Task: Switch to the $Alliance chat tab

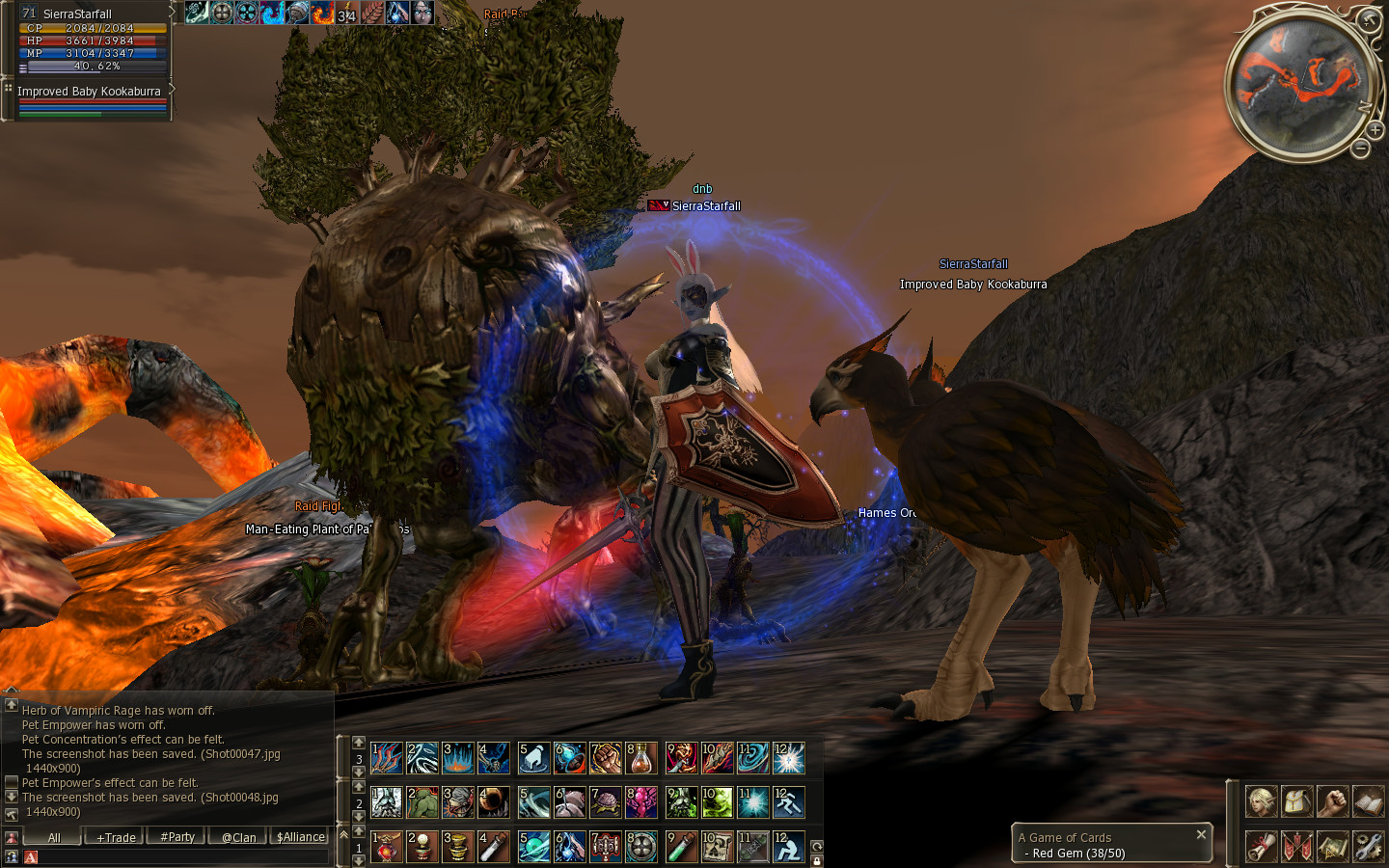Action: click(301, 837)
